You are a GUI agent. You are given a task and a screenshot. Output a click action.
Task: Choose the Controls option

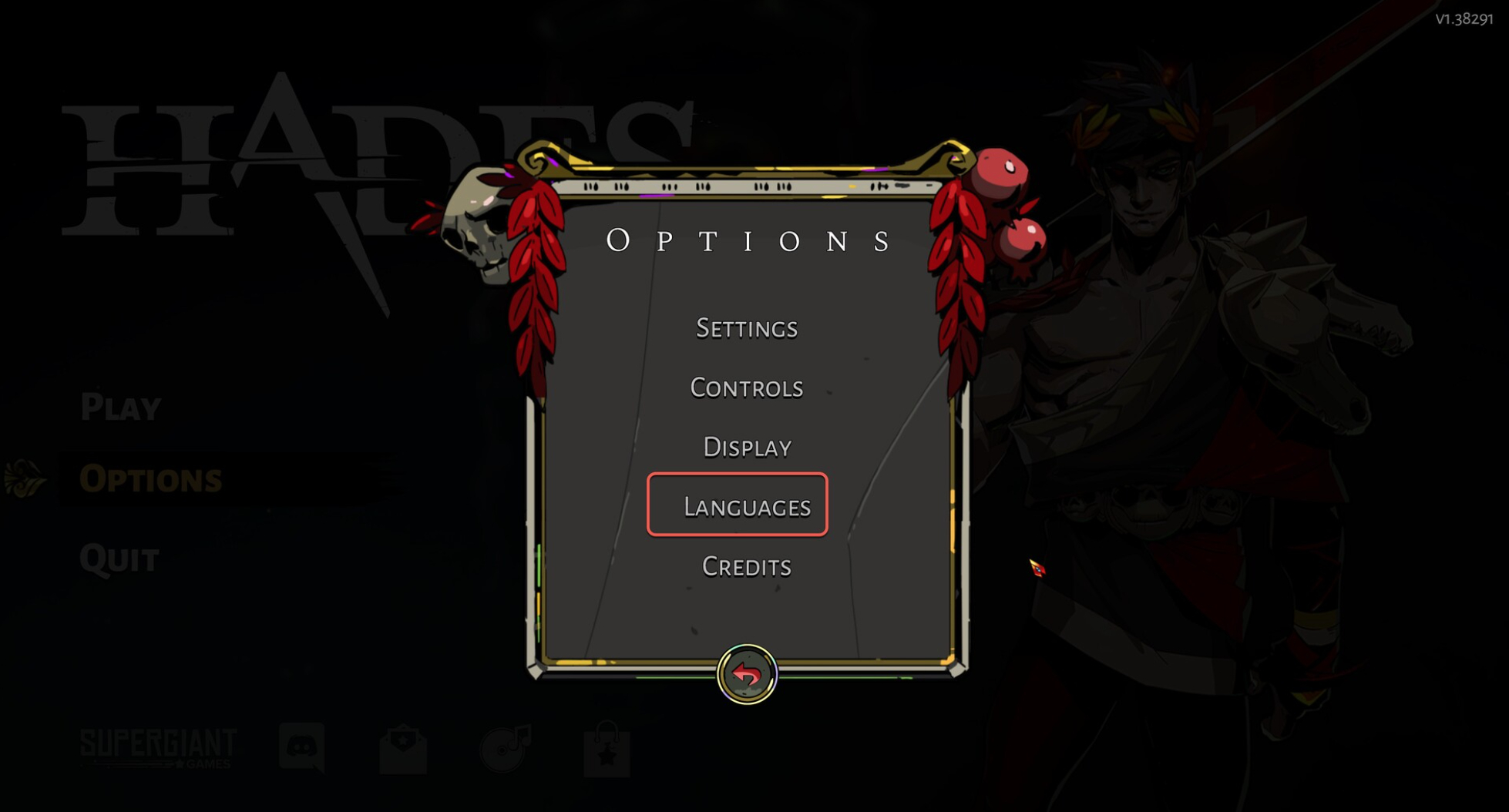746,388
